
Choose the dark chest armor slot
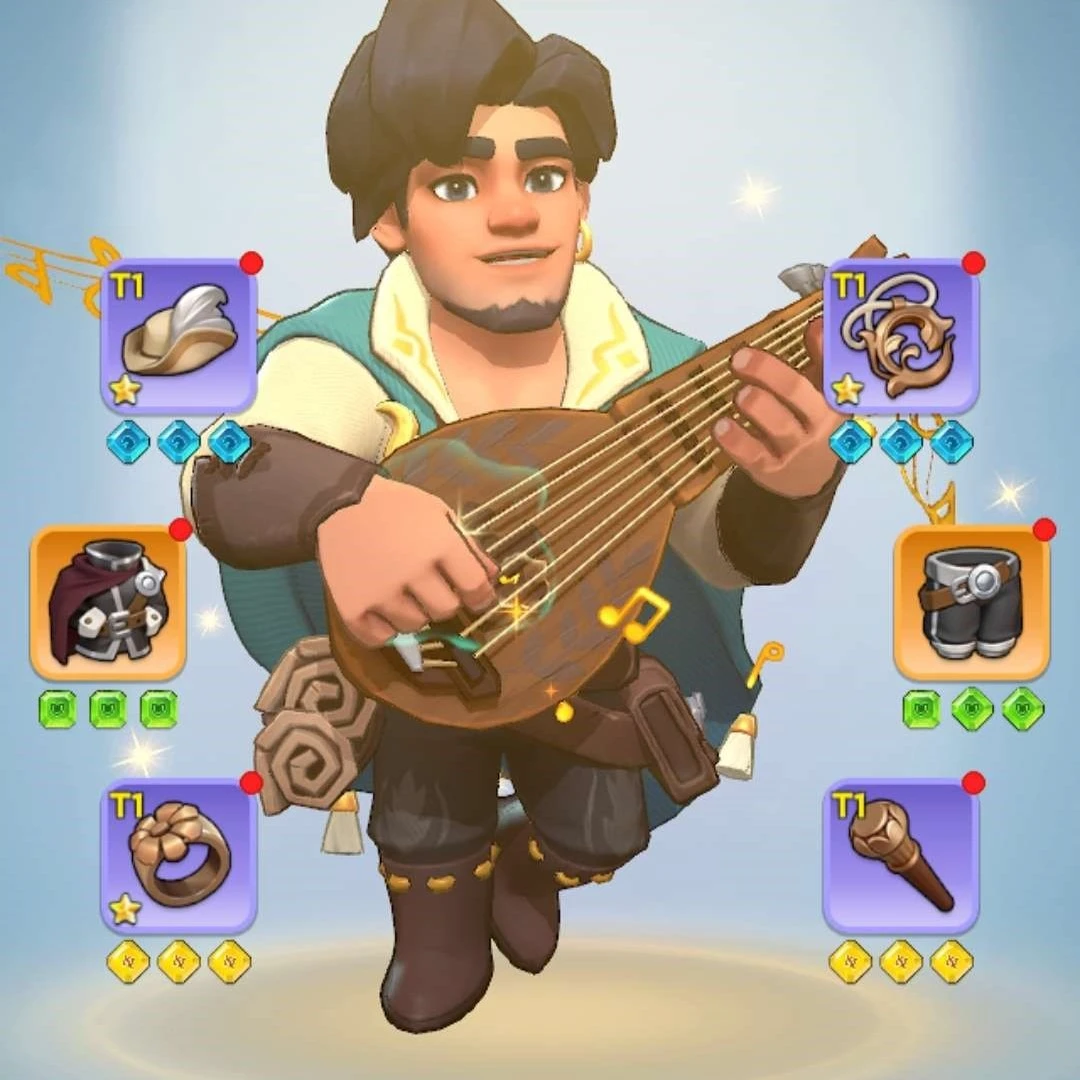[x=108, y=602]
